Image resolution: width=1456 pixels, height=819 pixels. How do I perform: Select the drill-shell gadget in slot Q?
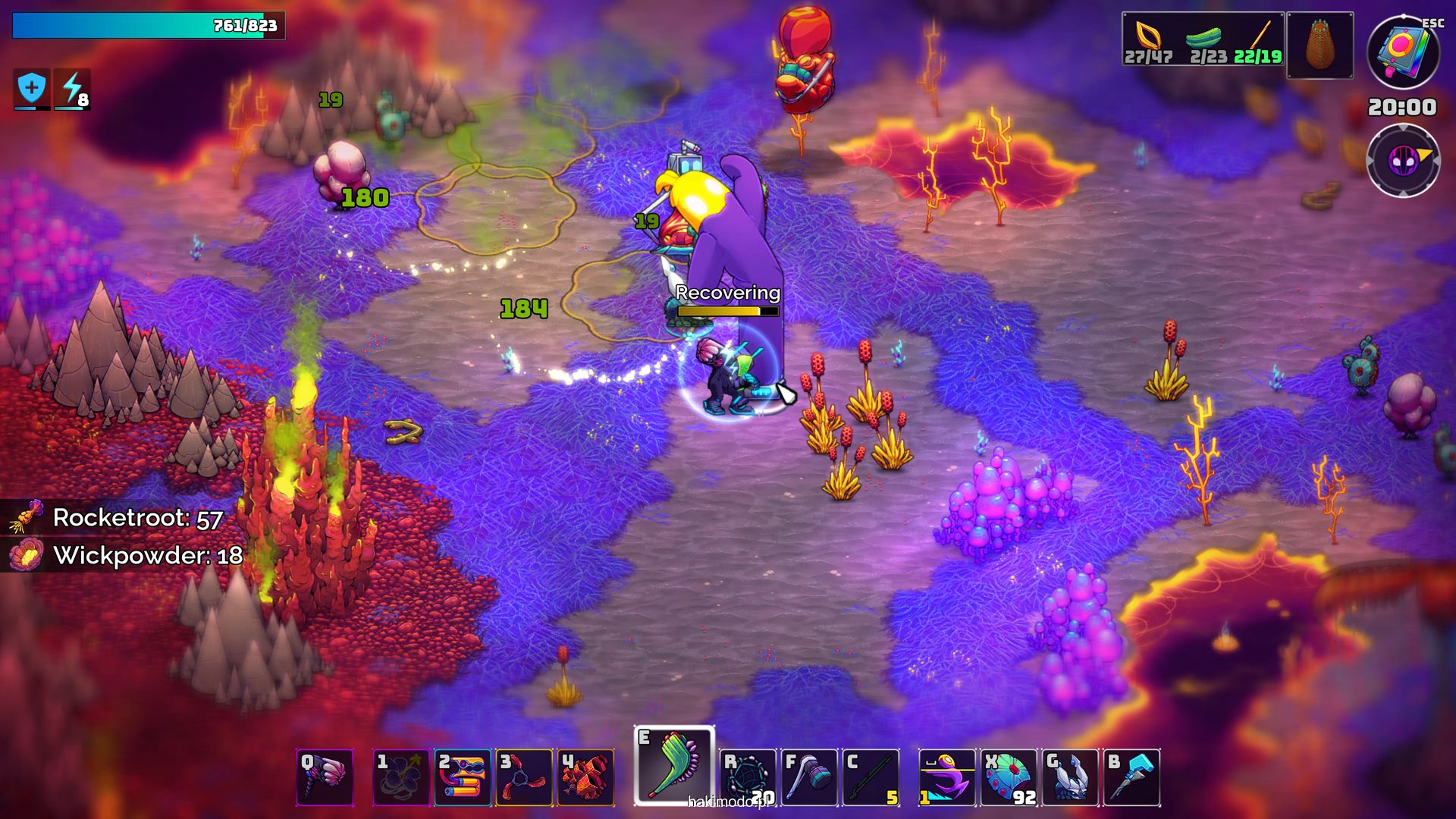click(x=325, y=777)
